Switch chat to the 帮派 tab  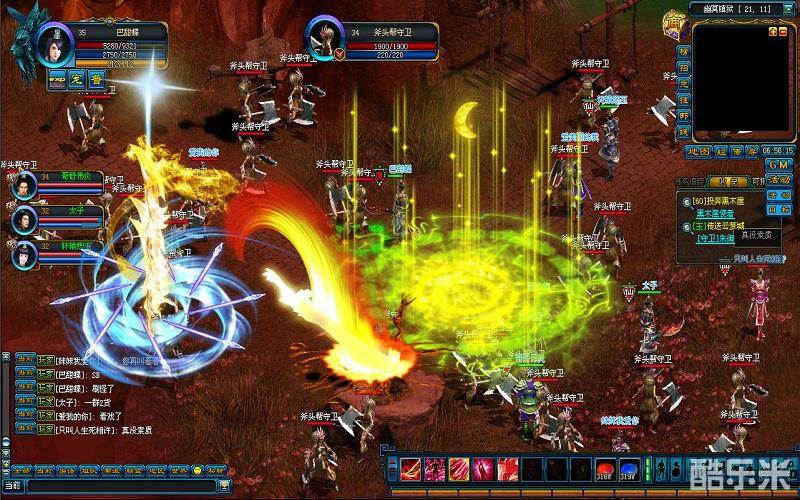pyautogui.click(x=113, y=470)
